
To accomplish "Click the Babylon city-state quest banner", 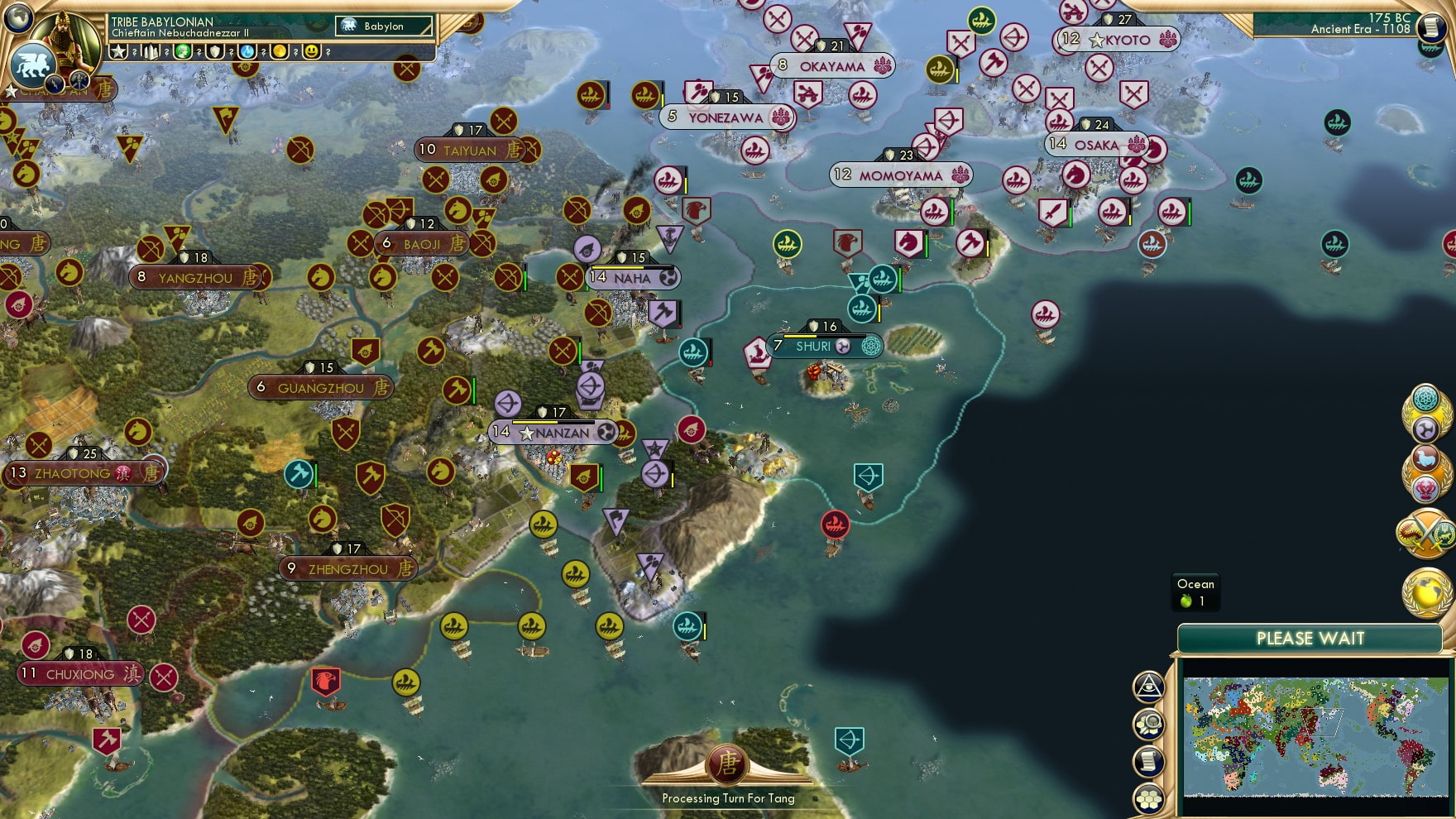I will [383, 26].
